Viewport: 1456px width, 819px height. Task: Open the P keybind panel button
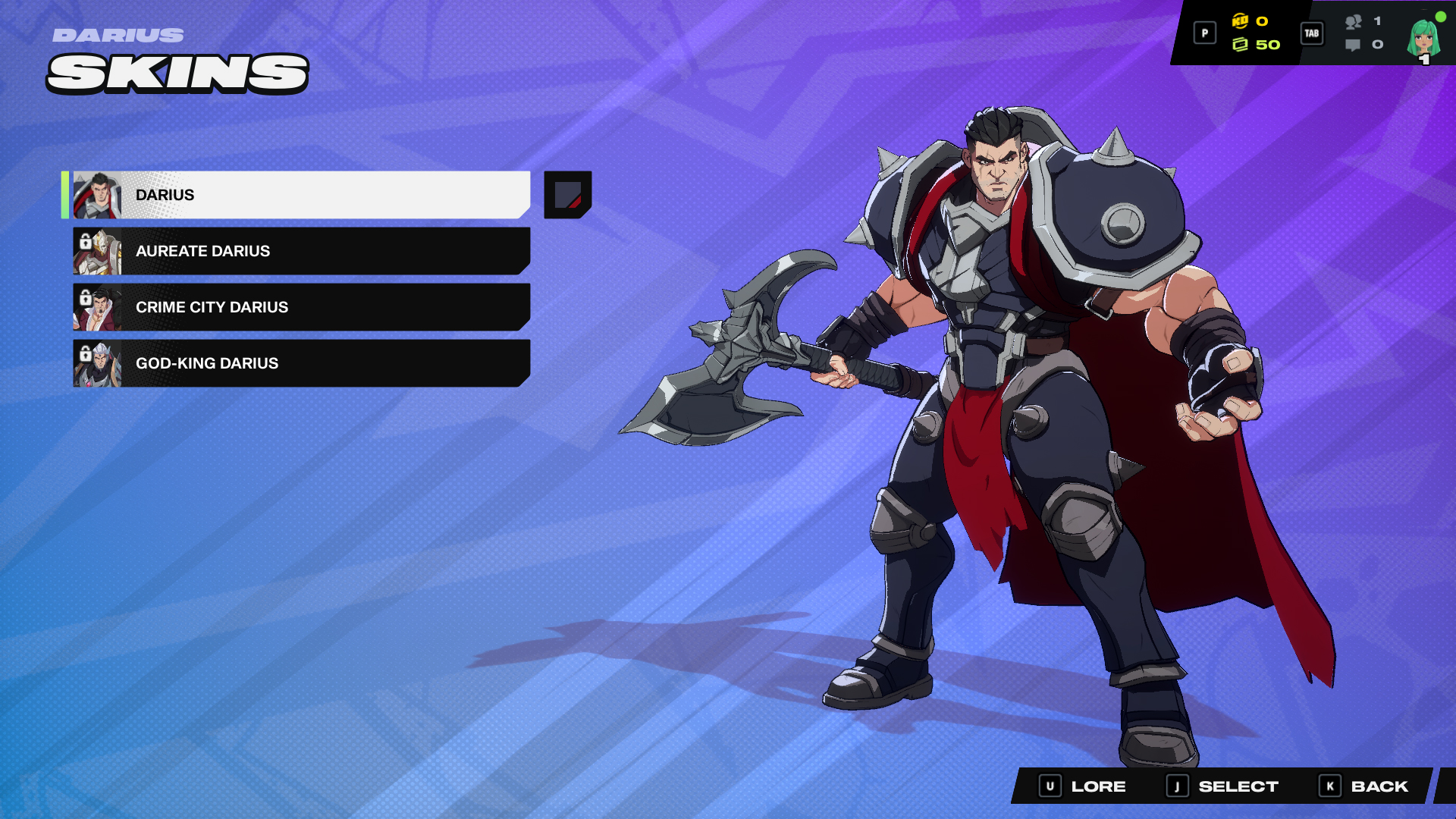point(1204,33)
